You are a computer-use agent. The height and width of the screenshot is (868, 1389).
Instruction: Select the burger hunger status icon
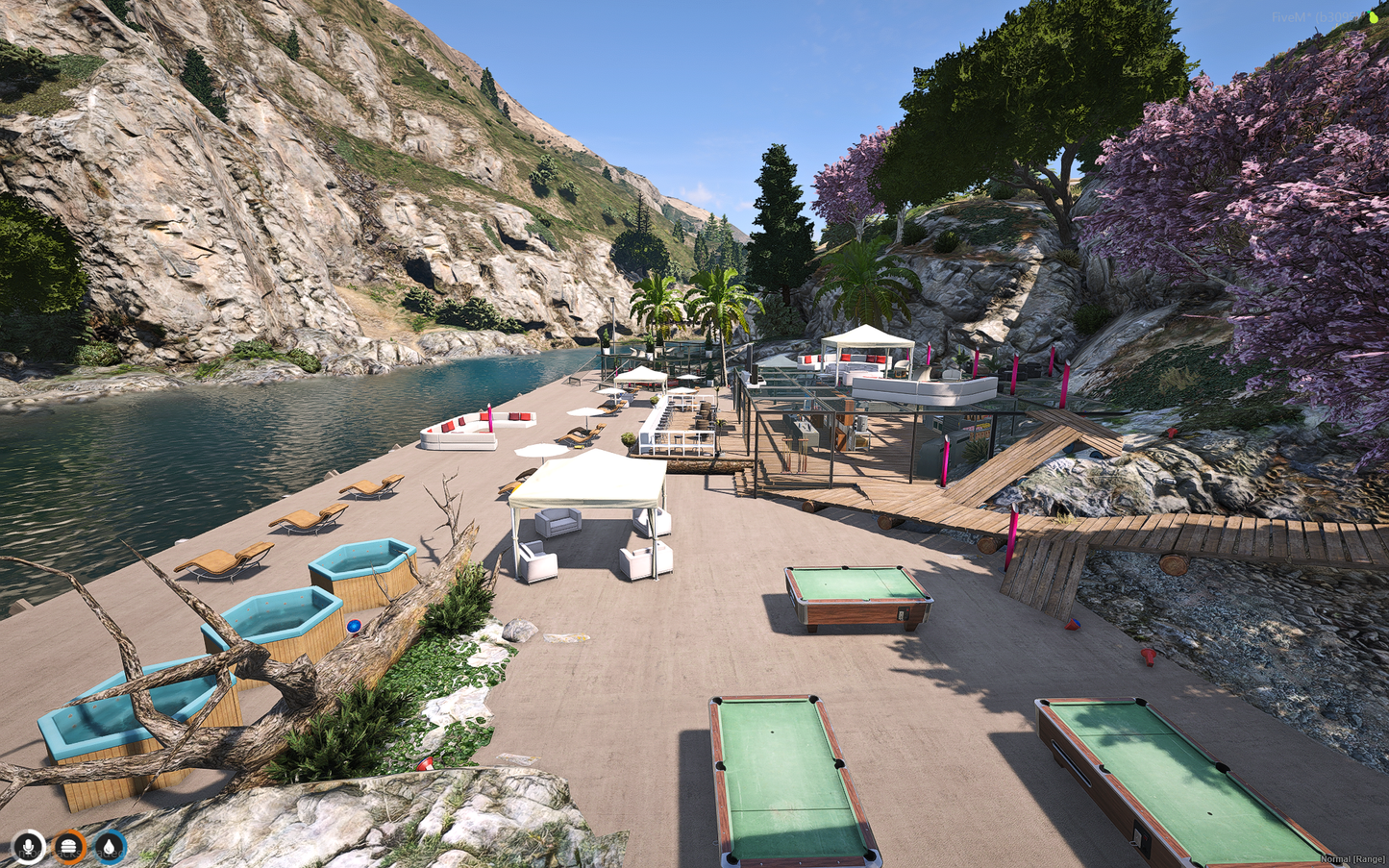[69, 847]
